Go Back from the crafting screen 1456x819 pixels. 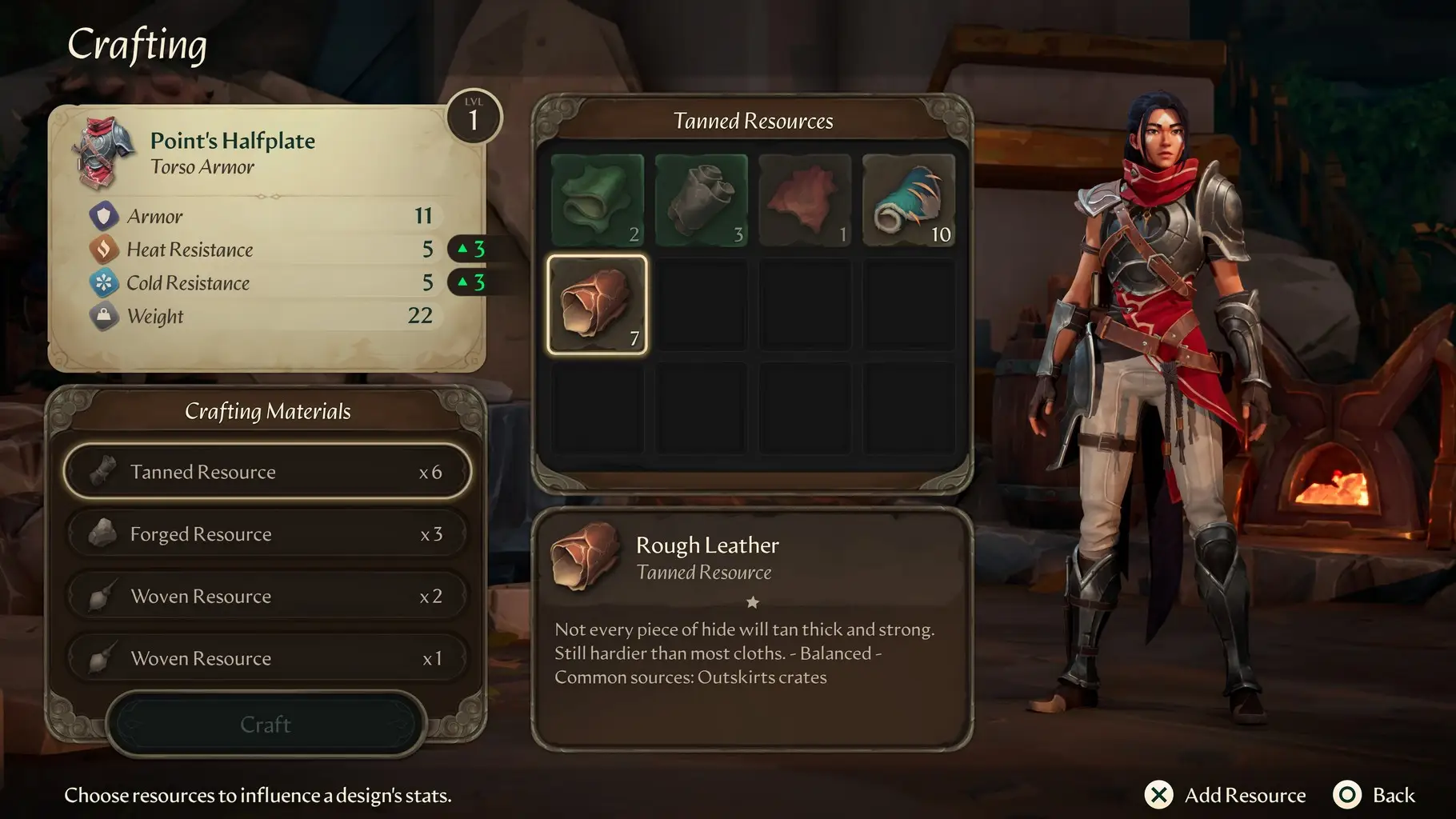[1374, 795]
